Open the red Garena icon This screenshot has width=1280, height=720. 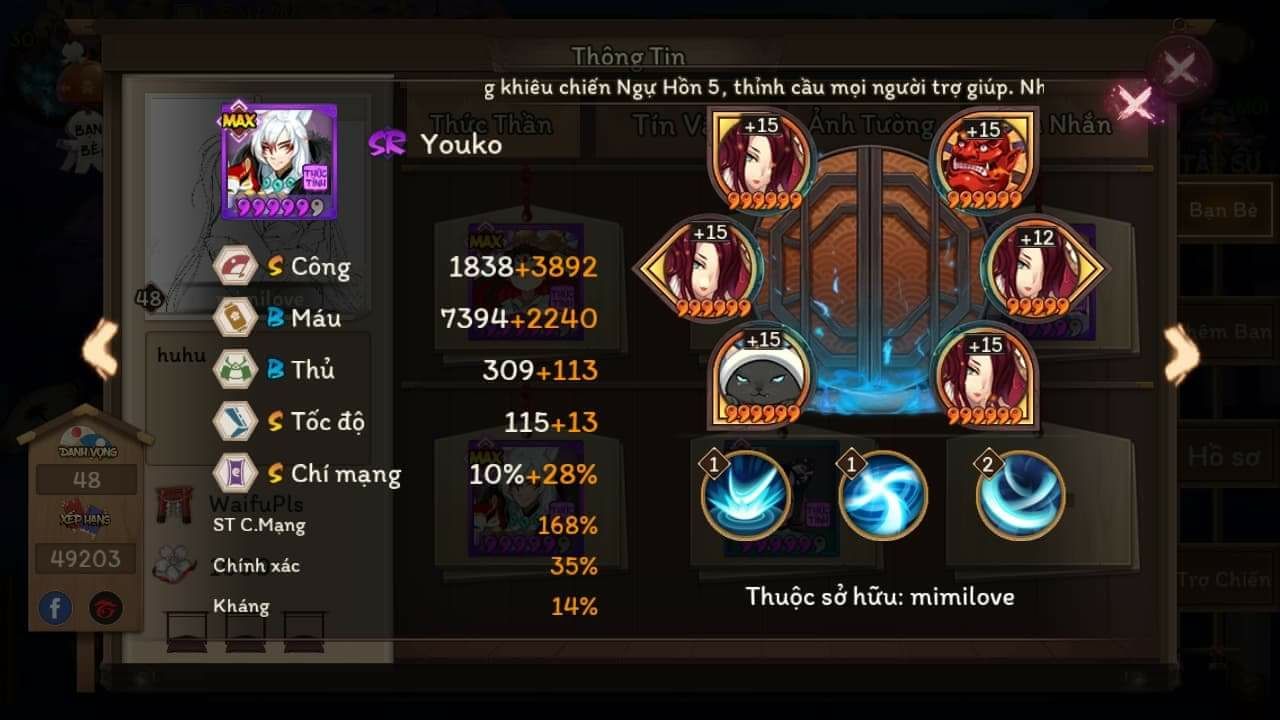[106, 607]
